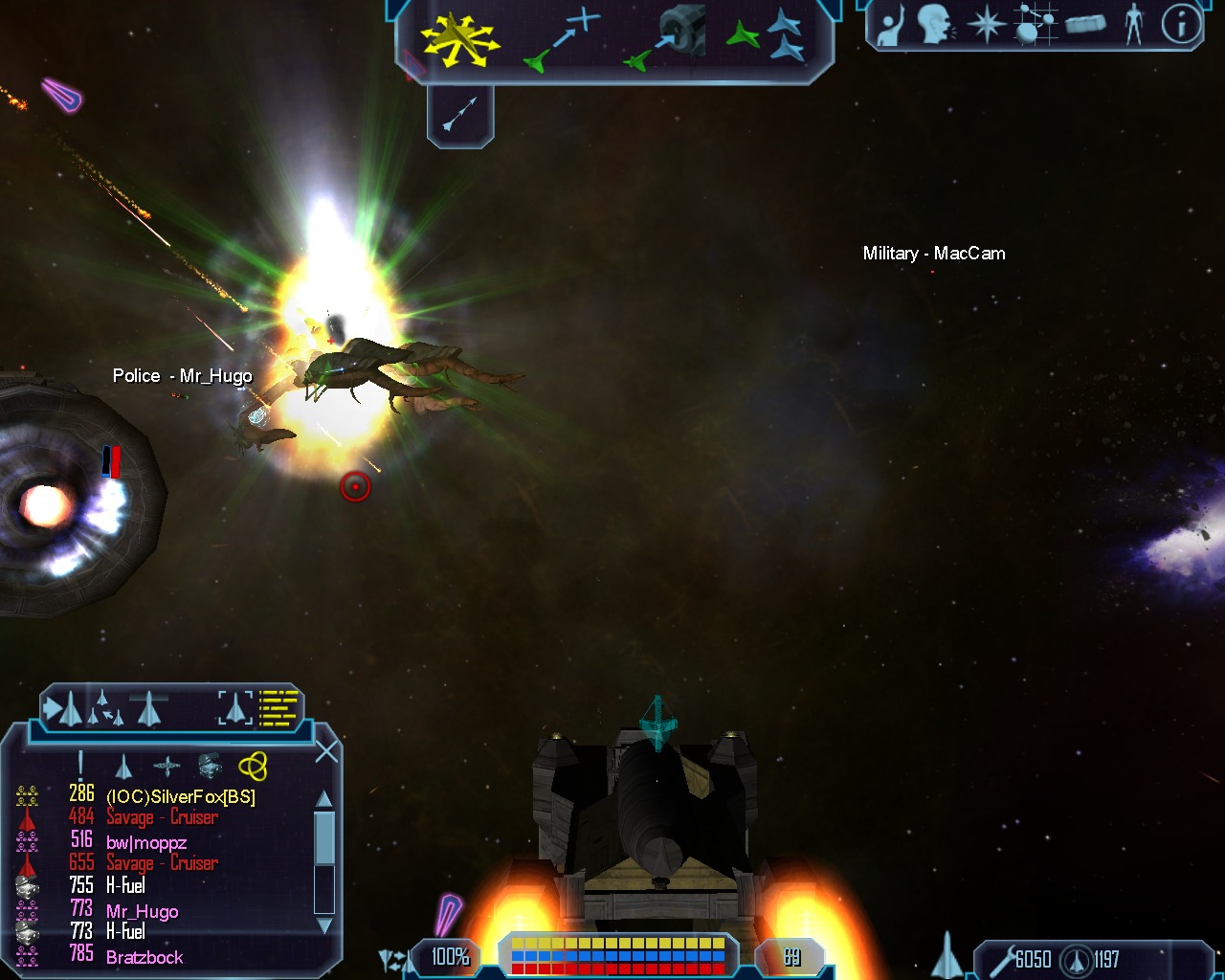1225x980 pixels.
Task: Target bw|moppz in the contact list
Action: [x=145, y=842]
